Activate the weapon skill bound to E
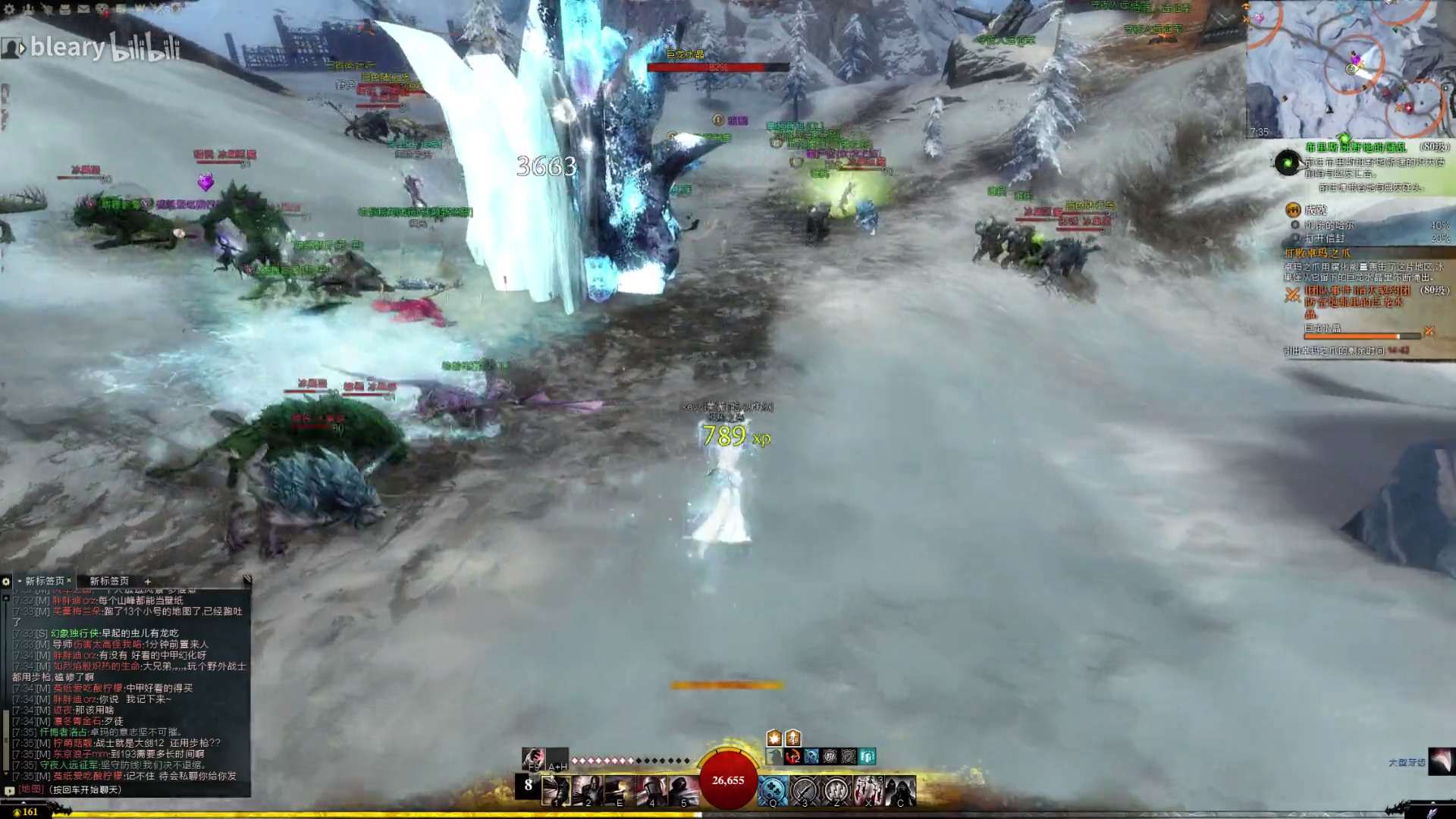The width and height of the screenshot is (1456, 819). [x=620, y=791]
